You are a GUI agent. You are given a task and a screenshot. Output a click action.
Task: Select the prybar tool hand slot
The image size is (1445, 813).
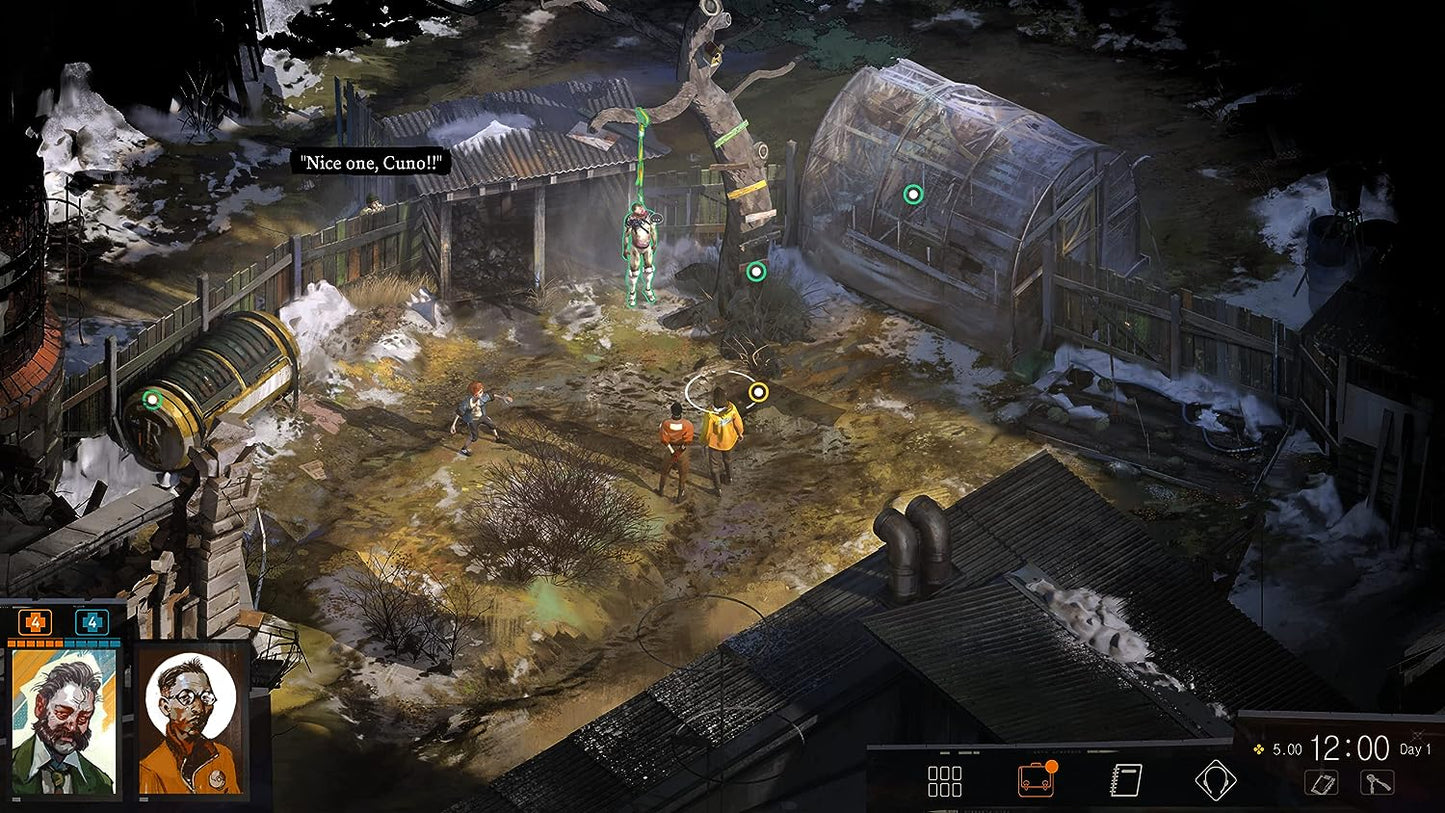tap(1377, 782)
